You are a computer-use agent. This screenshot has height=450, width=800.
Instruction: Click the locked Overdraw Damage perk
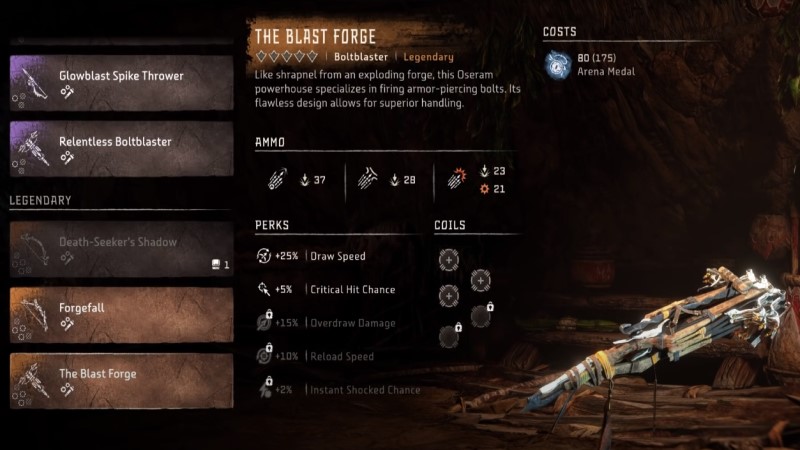(332, 323)
